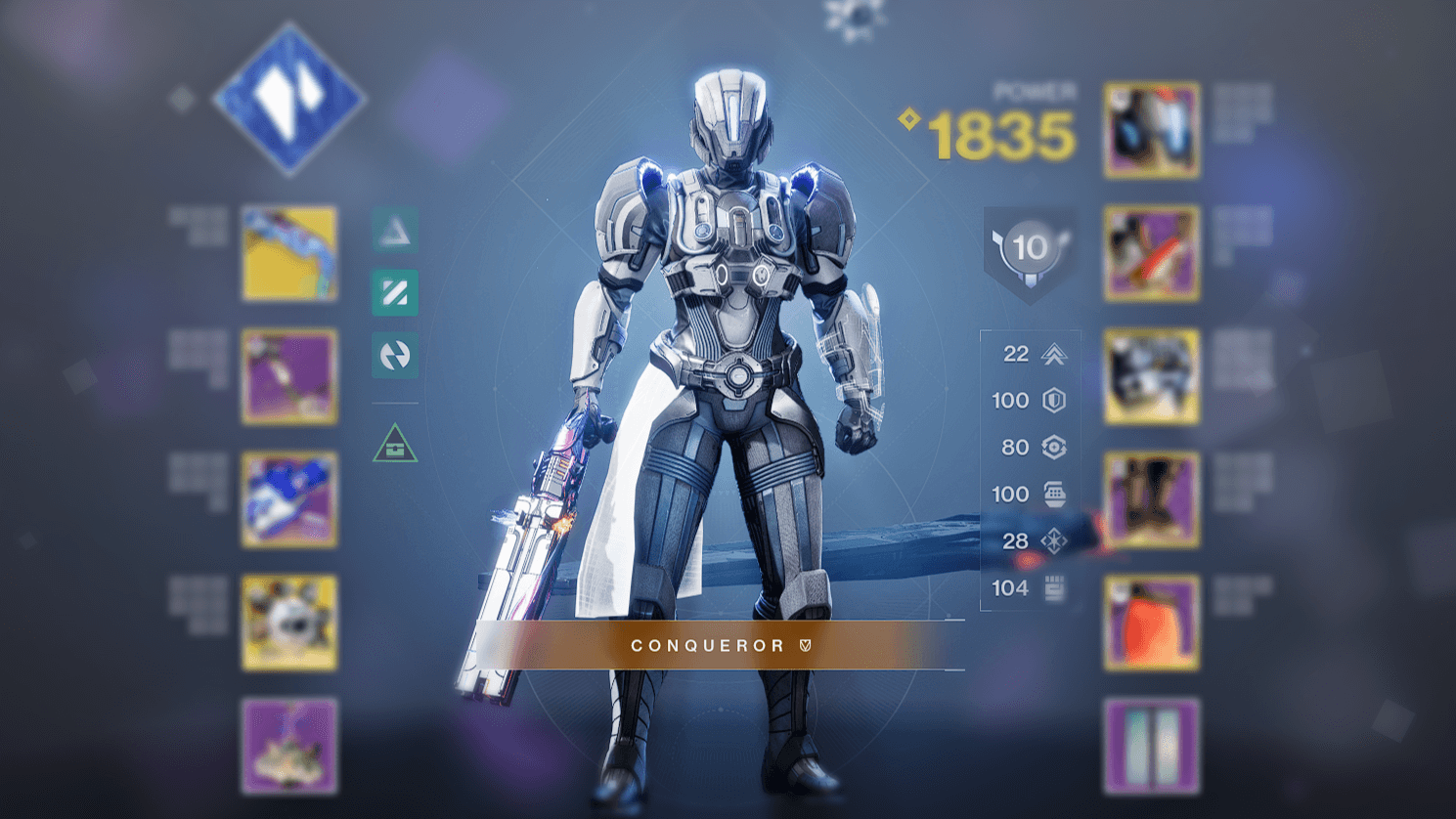Screen dimensions: 1456x819
Task: Select the Mobility stat icon showing 22
Action: point(1054,354)
